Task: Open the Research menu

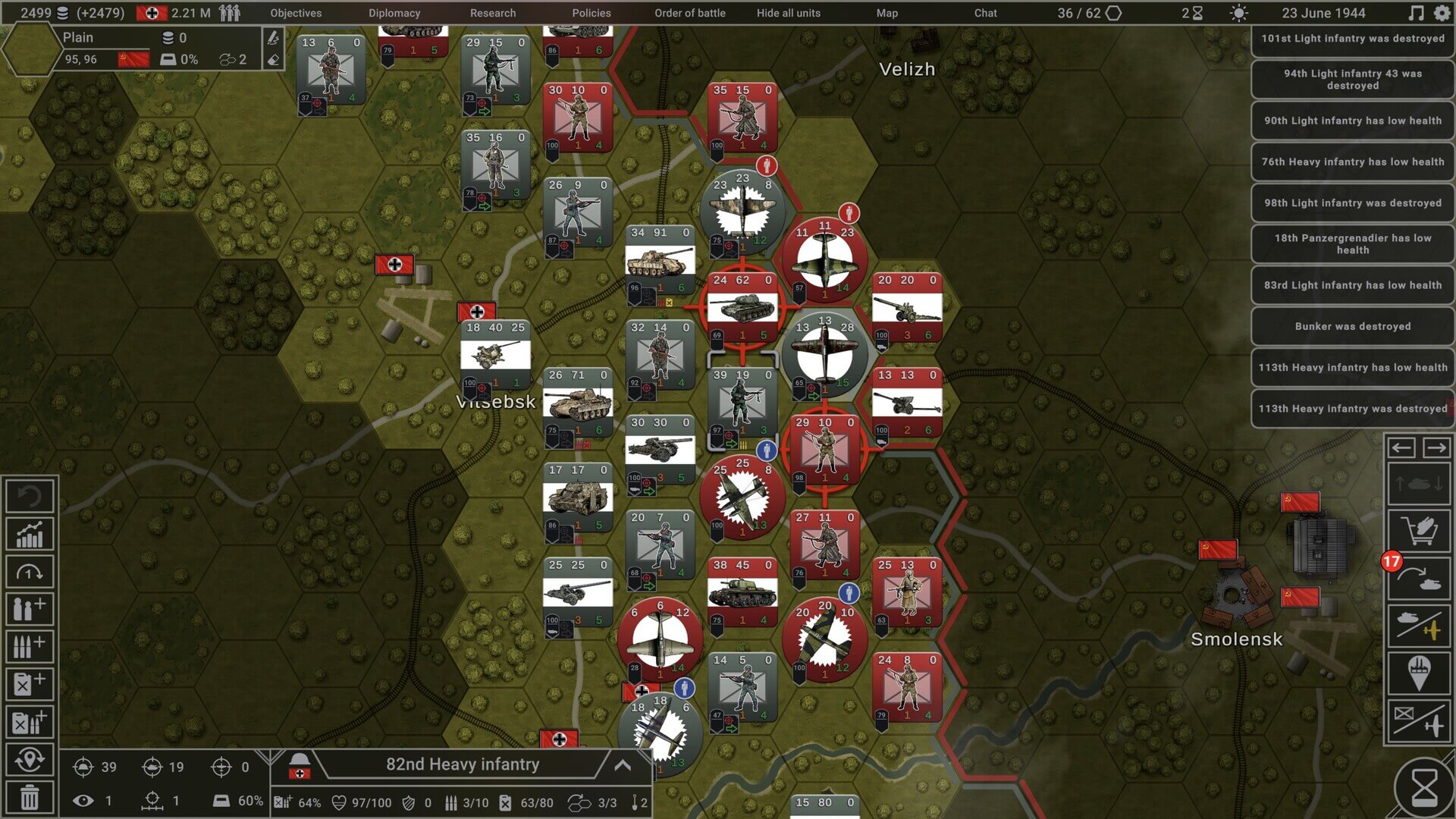Action: (493, 13)
